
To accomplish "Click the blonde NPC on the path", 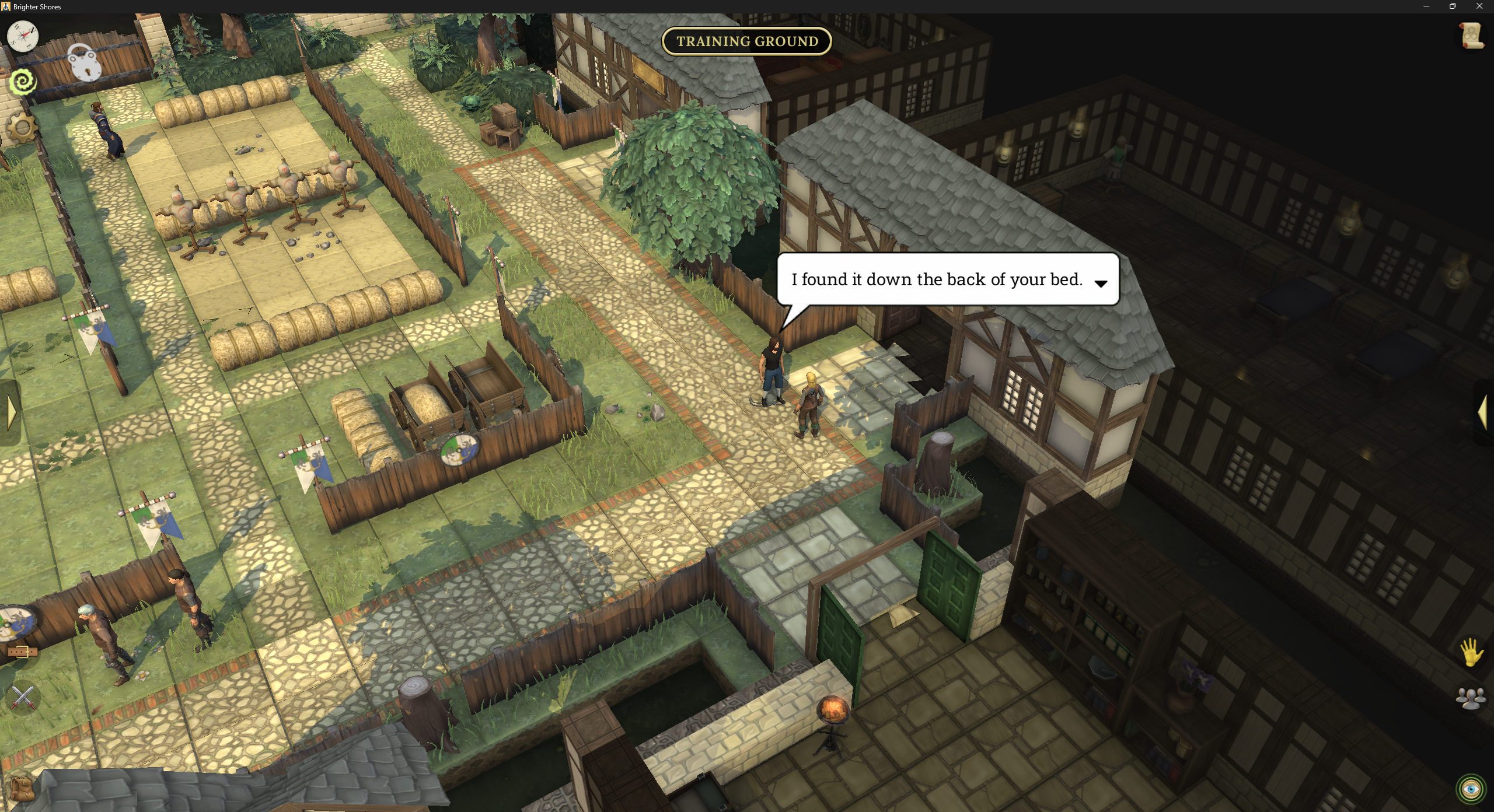I will [x=810, y=402].
